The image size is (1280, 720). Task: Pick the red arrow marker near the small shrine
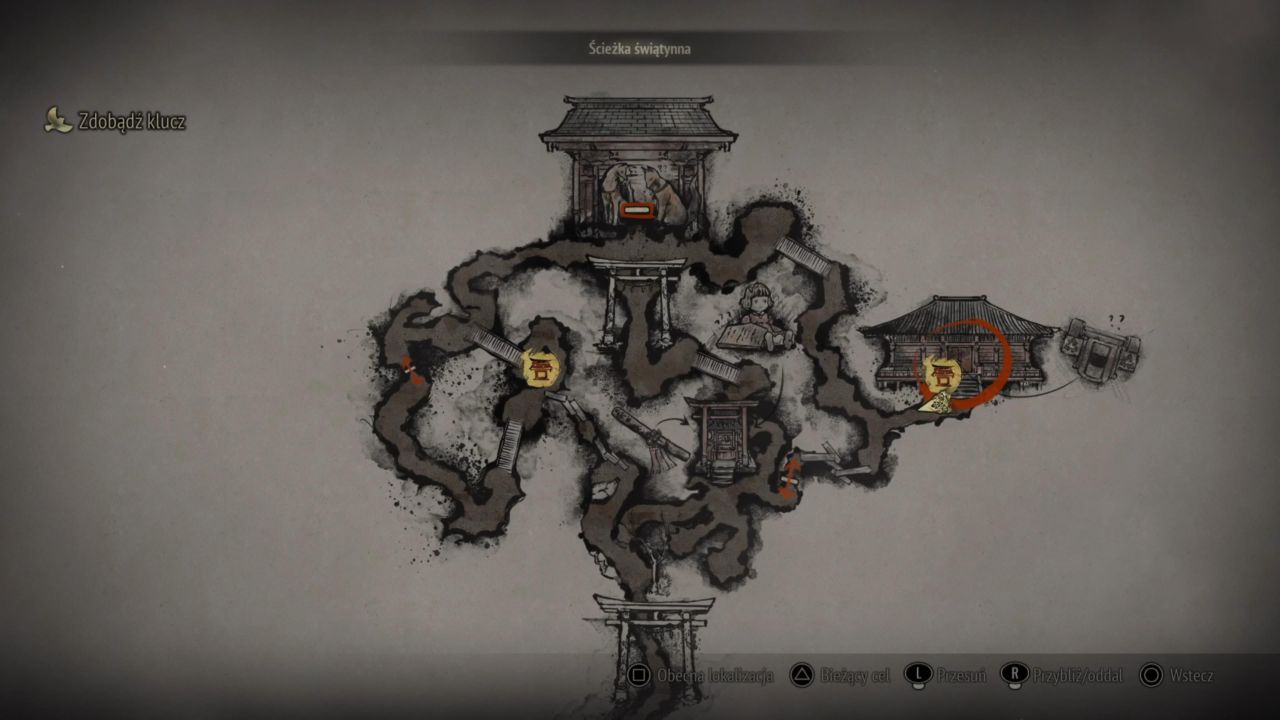click(790, 476)
